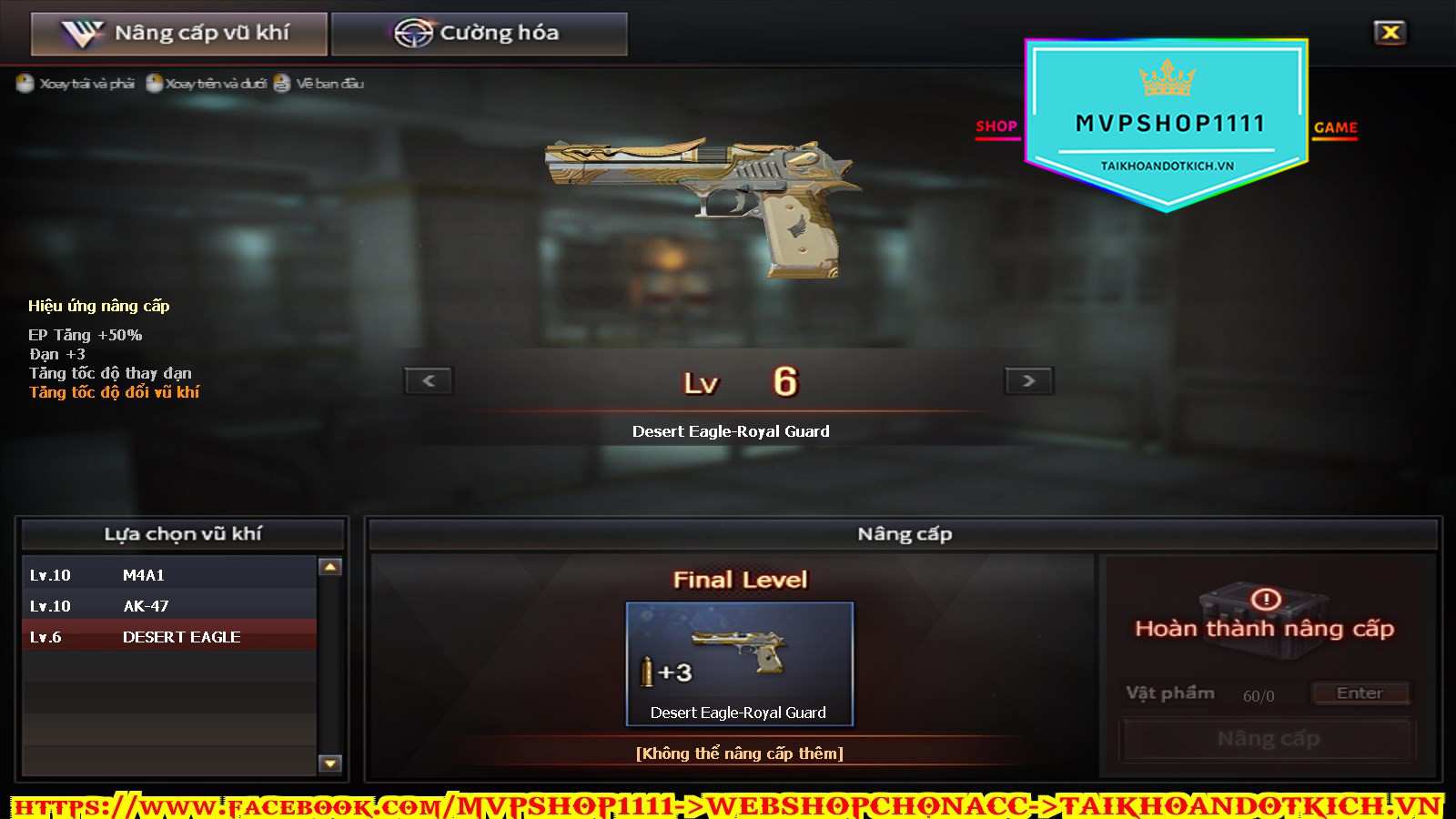The height and width of the screenshot is (819, 1456).
Task: Switch to the Nâng cấp vũ khí tab
Action: 179,34
